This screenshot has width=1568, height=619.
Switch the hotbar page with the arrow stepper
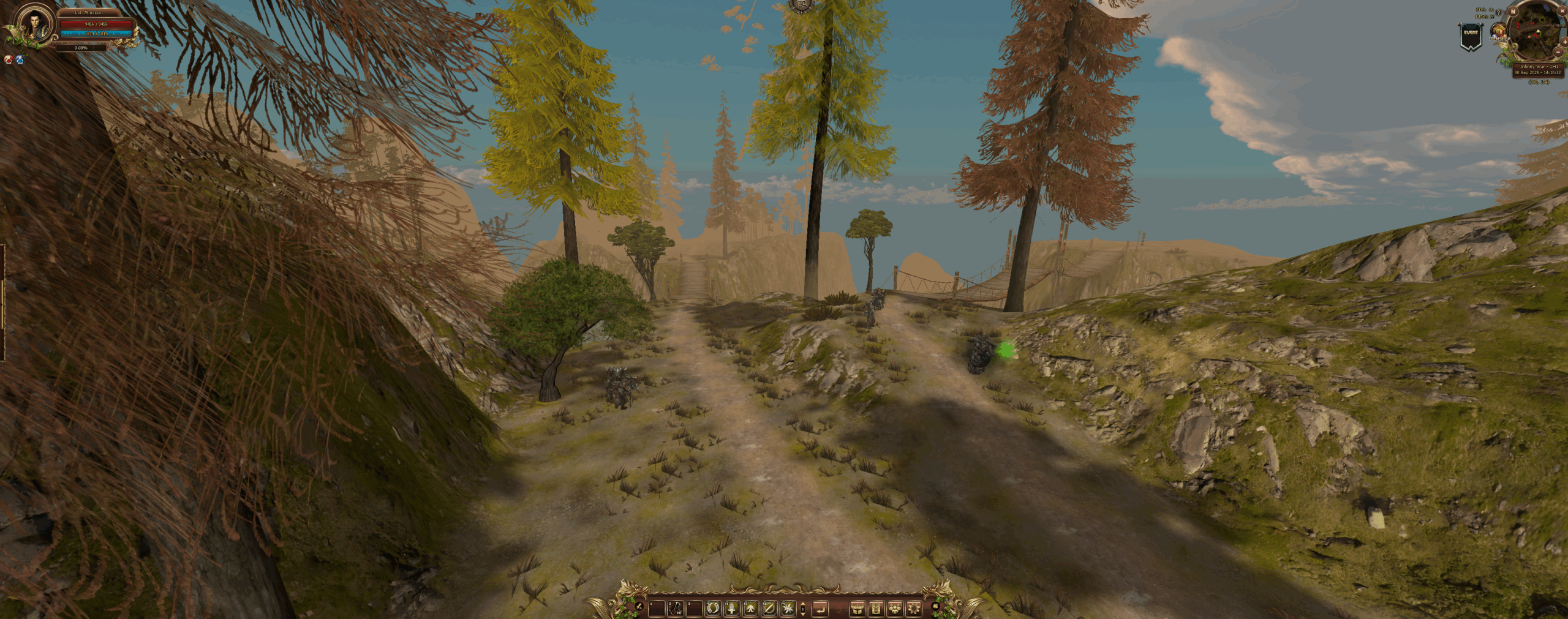pos(803,609)
